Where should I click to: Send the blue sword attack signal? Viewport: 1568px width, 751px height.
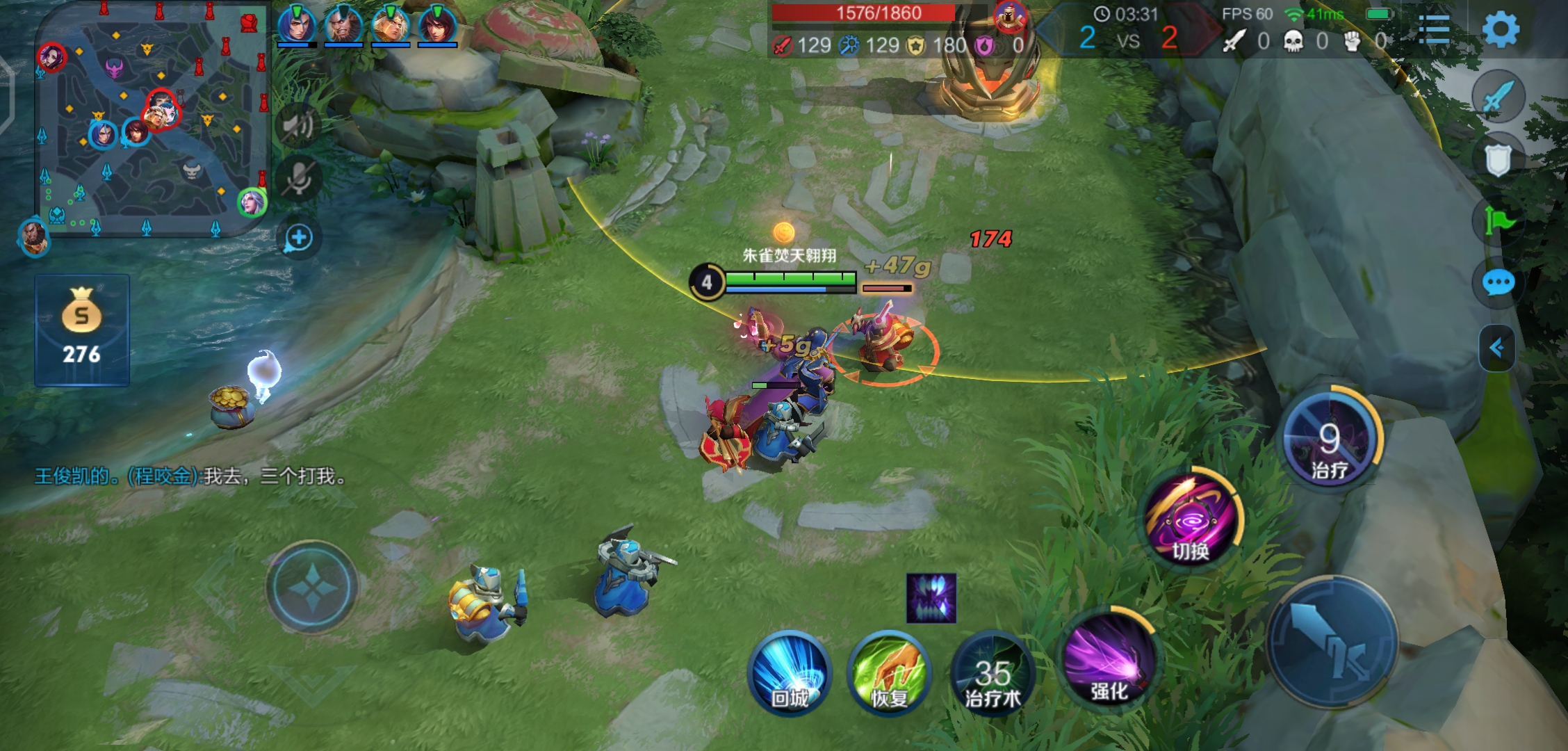click(x=1498, y=97)
